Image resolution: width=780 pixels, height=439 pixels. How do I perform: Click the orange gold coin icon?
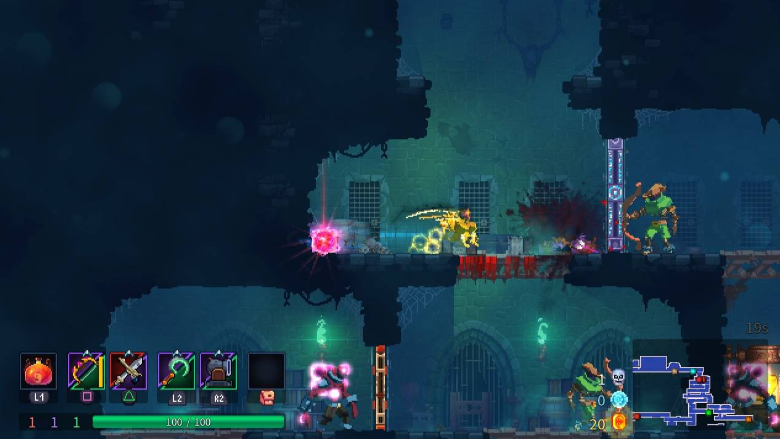pyautogui.click(x=619, y=422)
